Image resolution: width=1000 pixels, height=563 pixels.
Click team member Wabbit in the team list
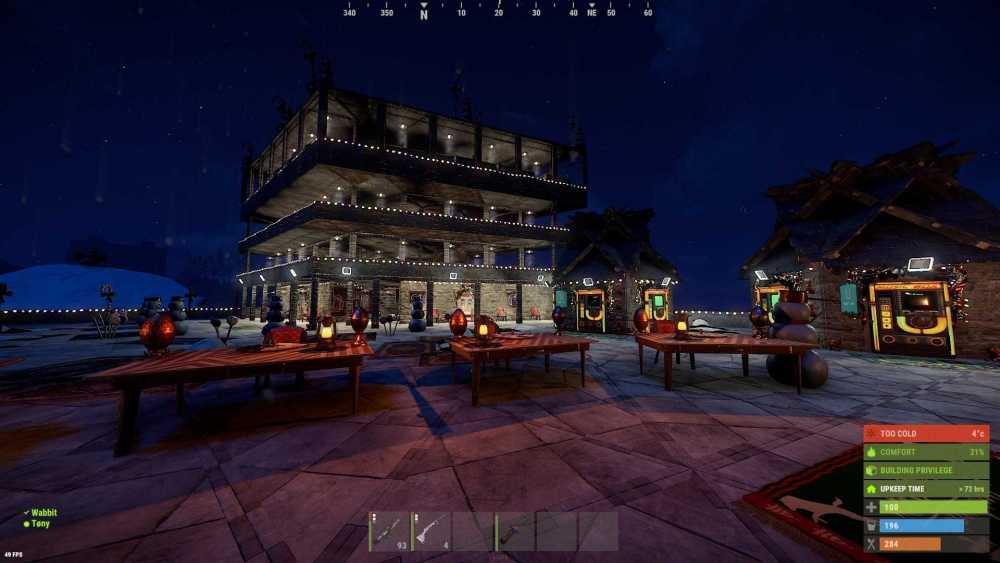[44, 513]
